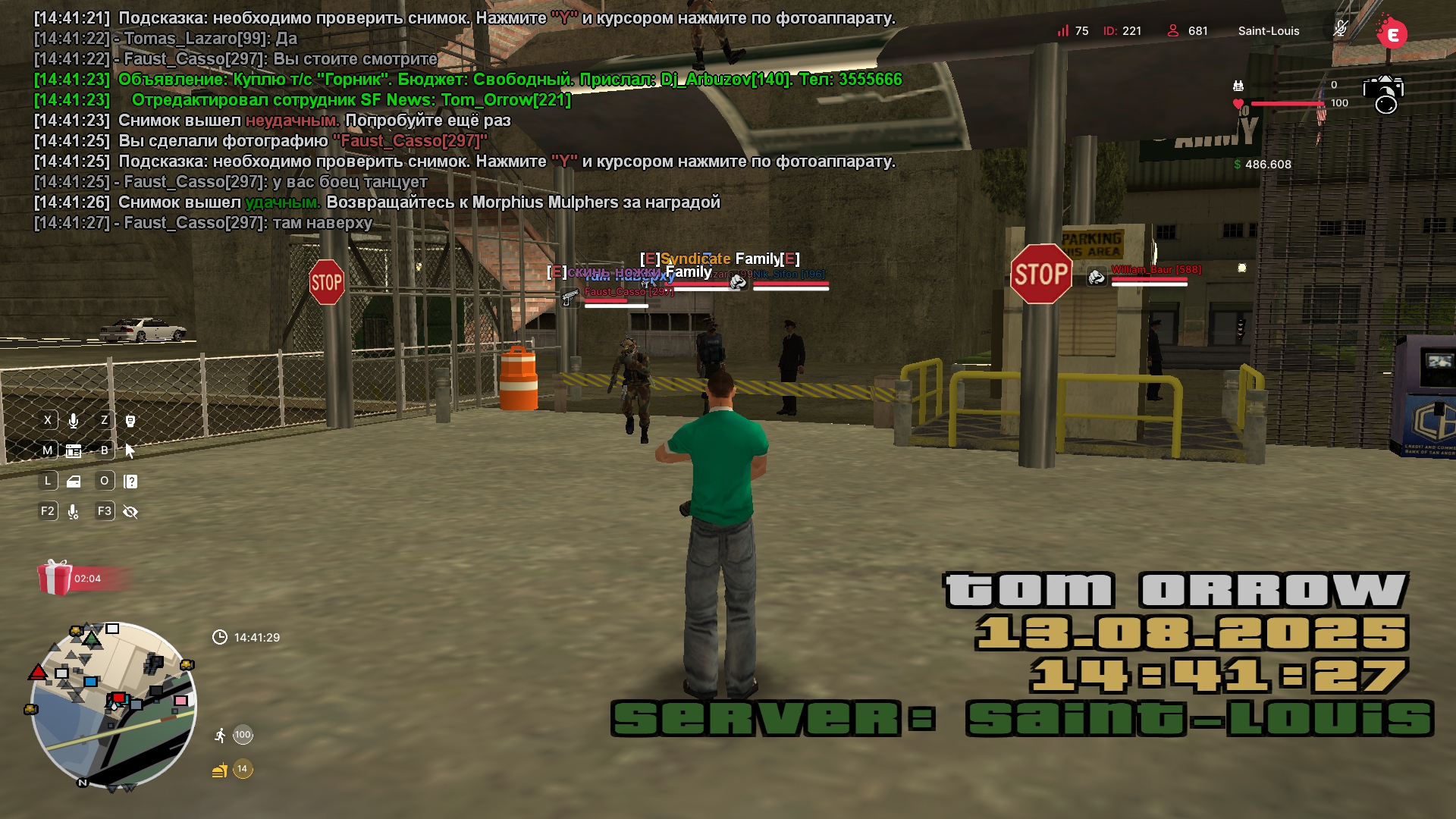Click the online player count icon
The width and height of the screenshot is (1456, 819).
[1173, 31]
